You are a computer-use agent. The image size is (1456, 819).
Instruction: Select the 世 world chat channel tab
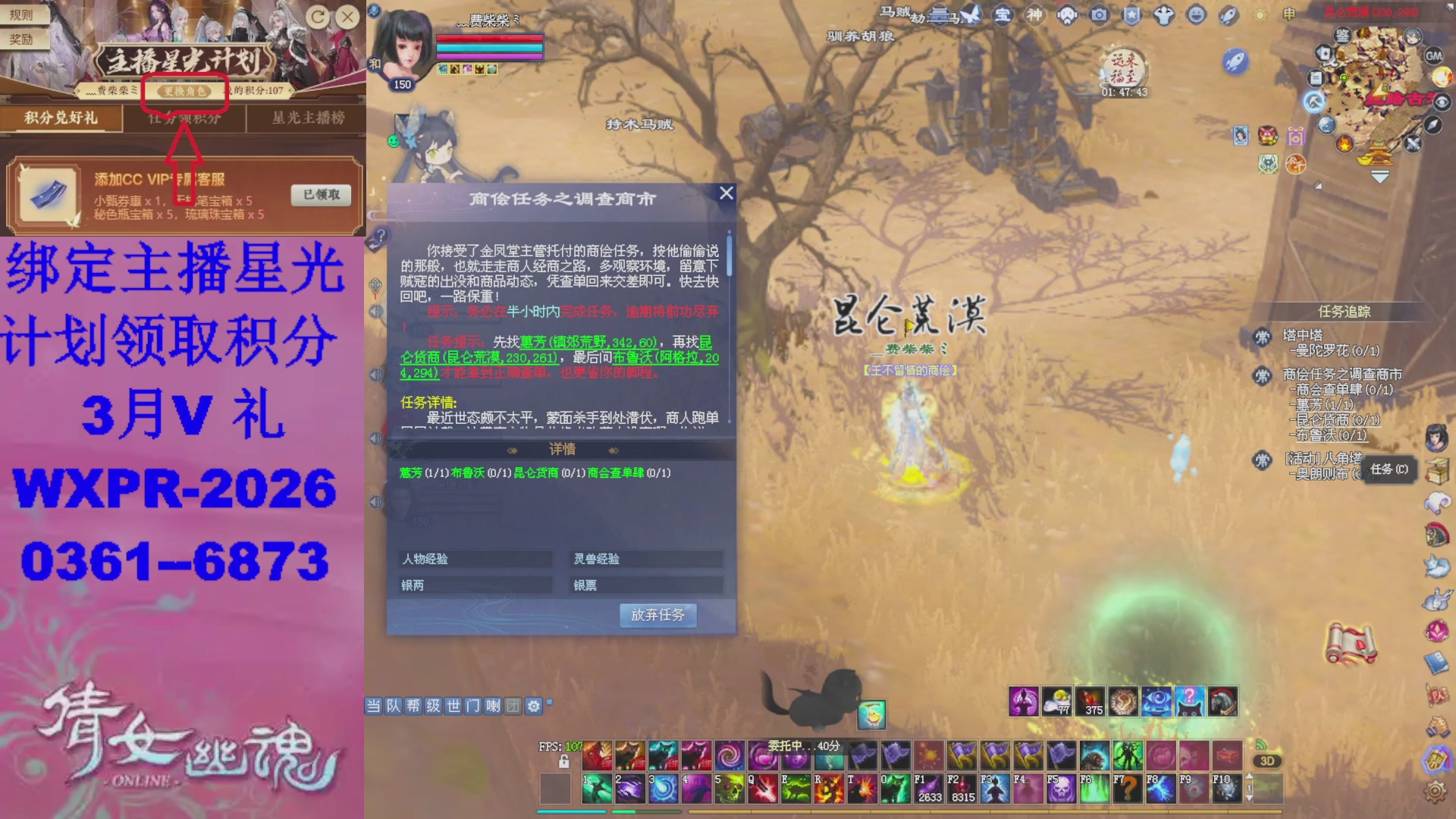click(x=455, y=707)
